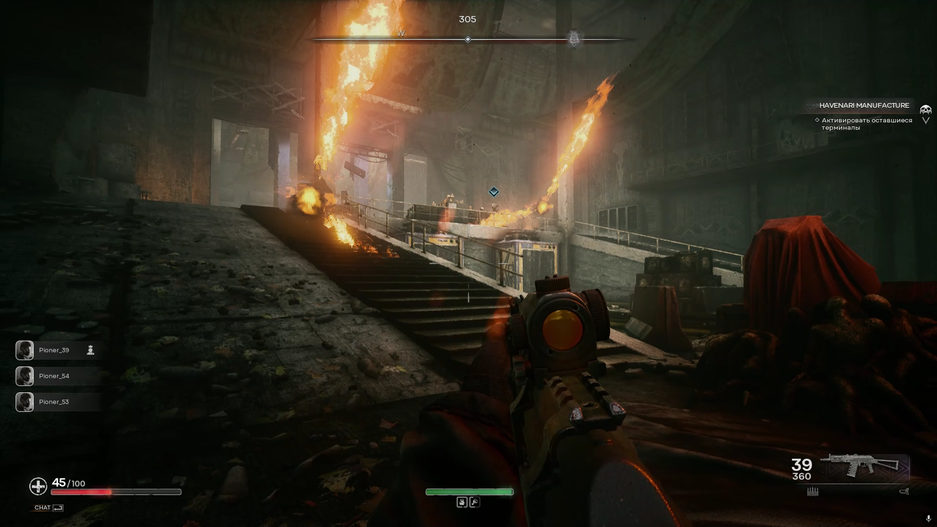Select teammate Pioner_39 in squad list
Screen dimensions: 937x527
point(54,350)
